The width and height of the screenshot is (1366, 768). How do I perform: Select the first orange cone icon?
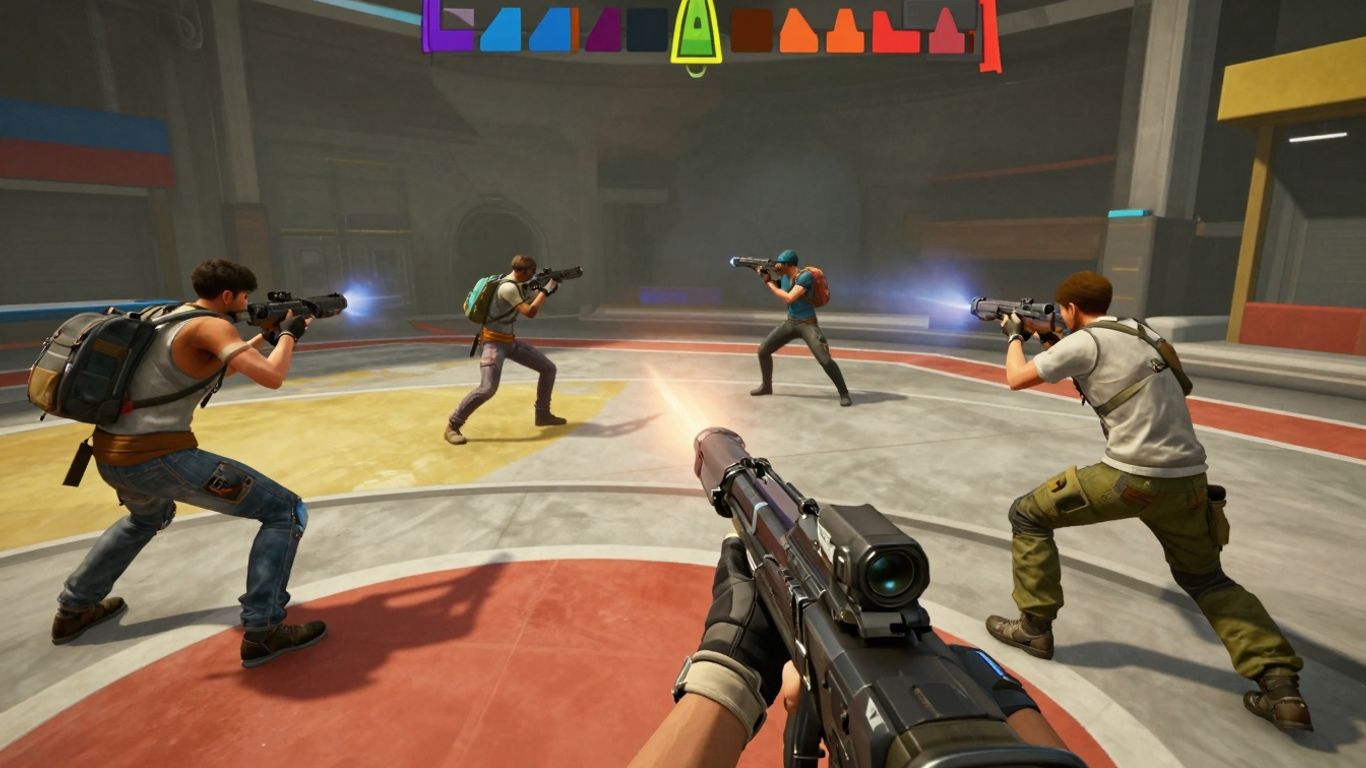(x=800, y=32)
